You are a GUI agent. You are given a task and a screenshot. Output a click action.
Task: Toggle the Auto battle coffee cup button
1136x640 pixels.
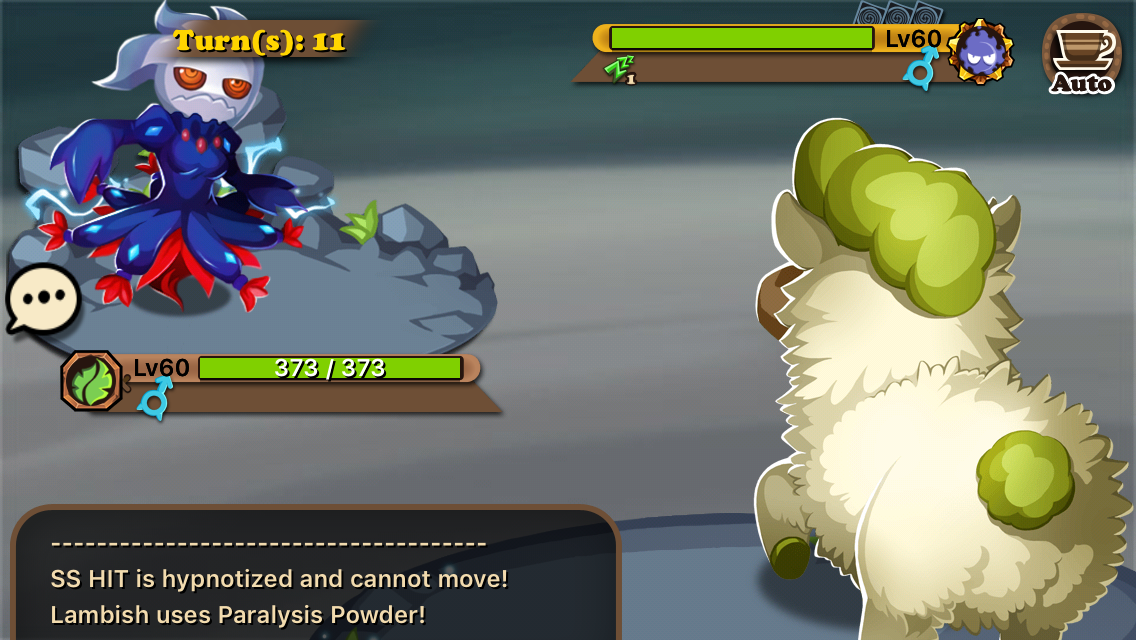click(1081, 54)
